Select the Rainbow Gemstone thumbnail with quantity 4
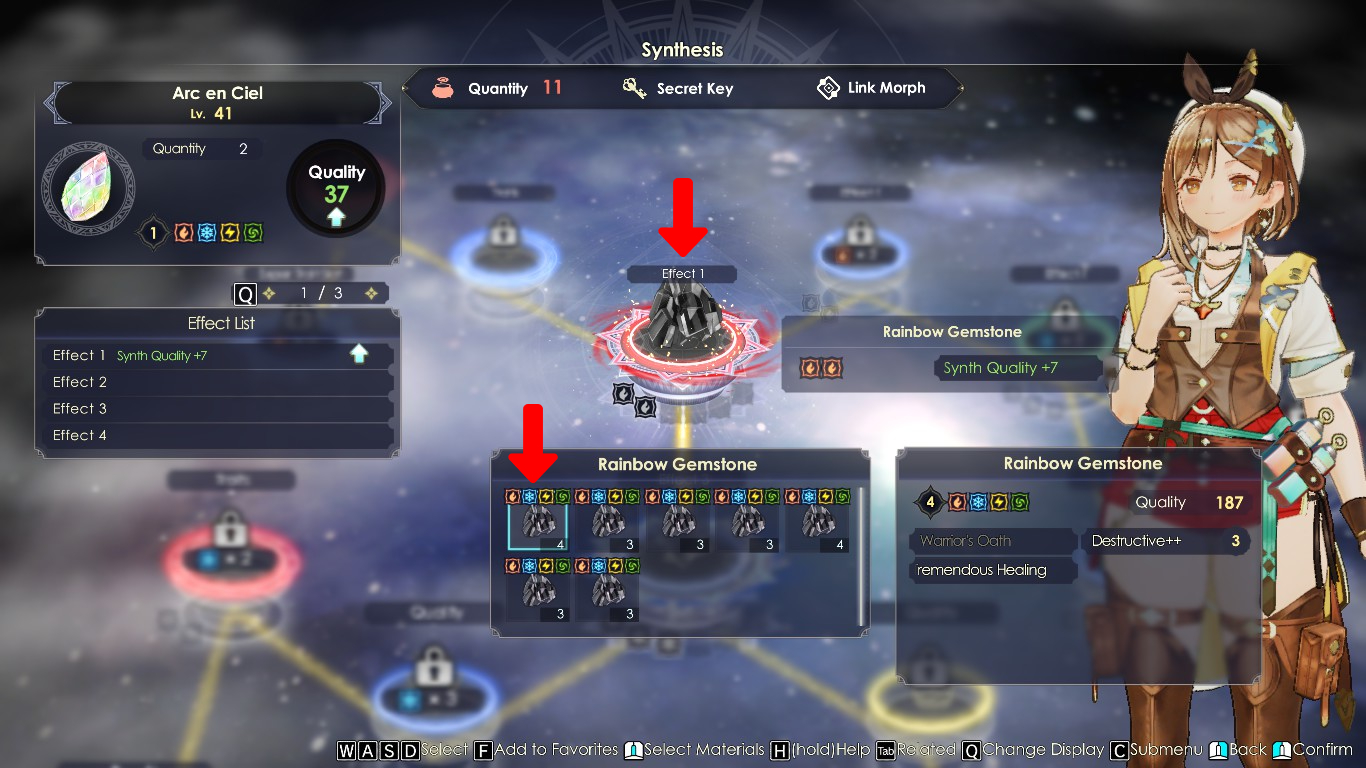The height and width of the screenshot is (768, 1366). pos(540,522)
